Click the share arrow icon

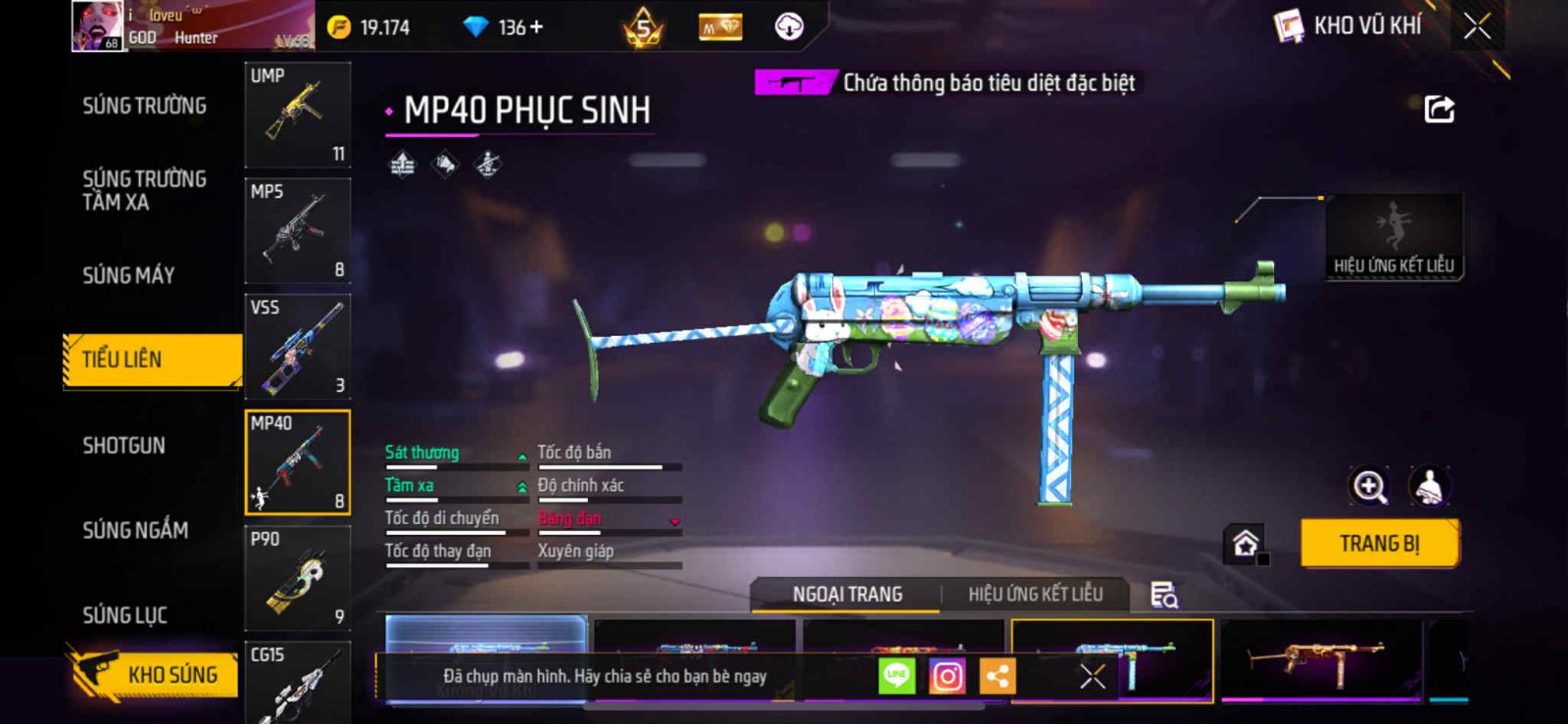pyautogui.click(x=1439, y=109)
